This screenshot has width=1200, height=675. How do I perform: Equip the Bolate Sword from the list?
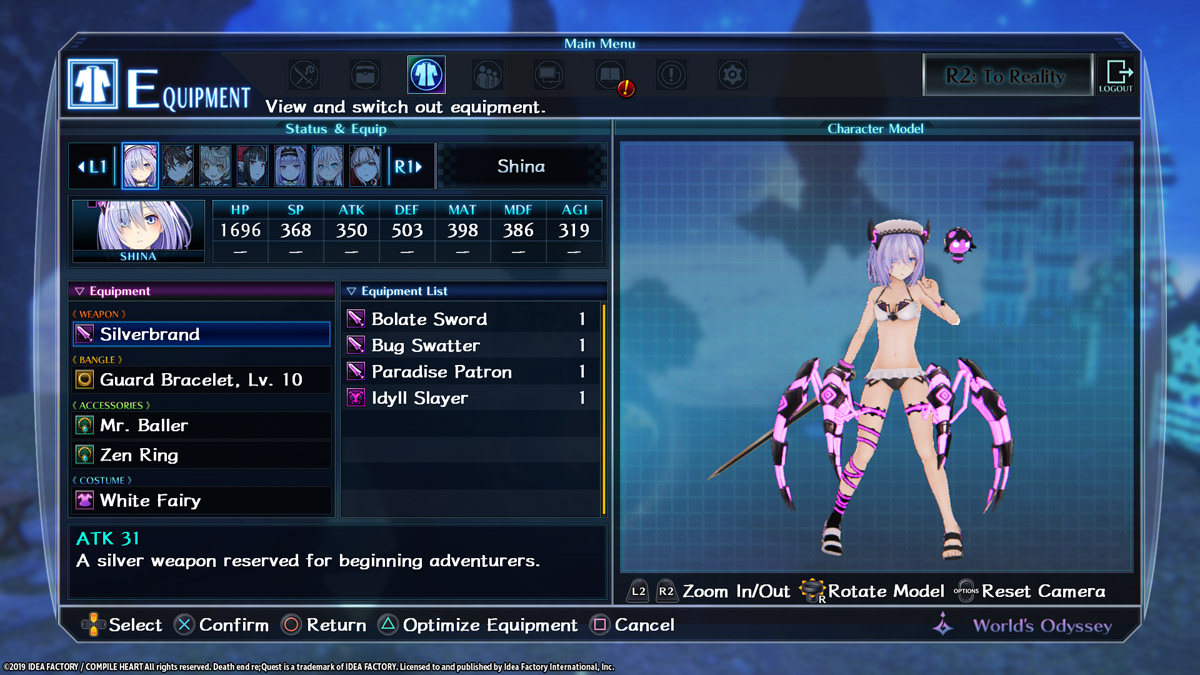[470, 319]
